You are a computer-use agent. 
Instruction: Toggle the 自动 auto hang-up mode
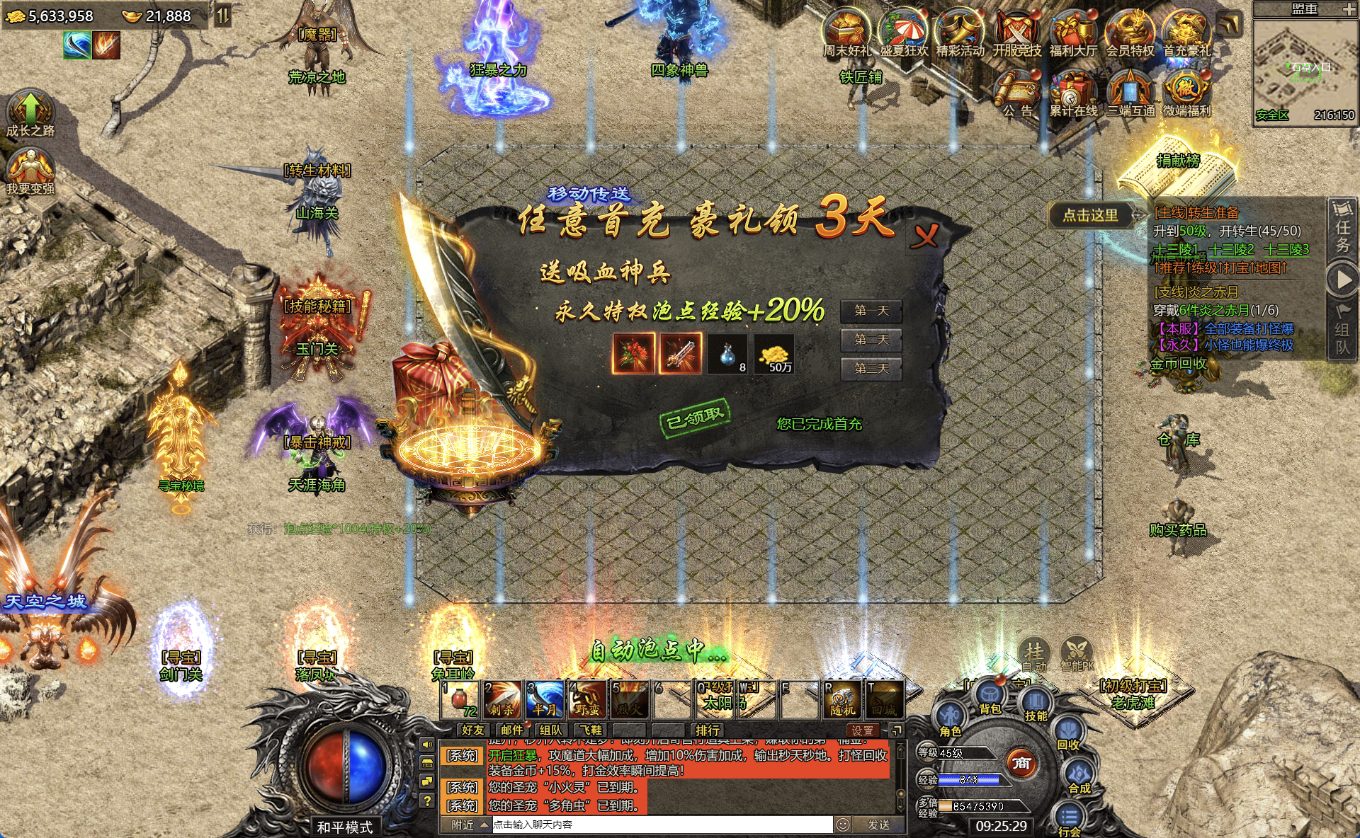click(1036, 651)
